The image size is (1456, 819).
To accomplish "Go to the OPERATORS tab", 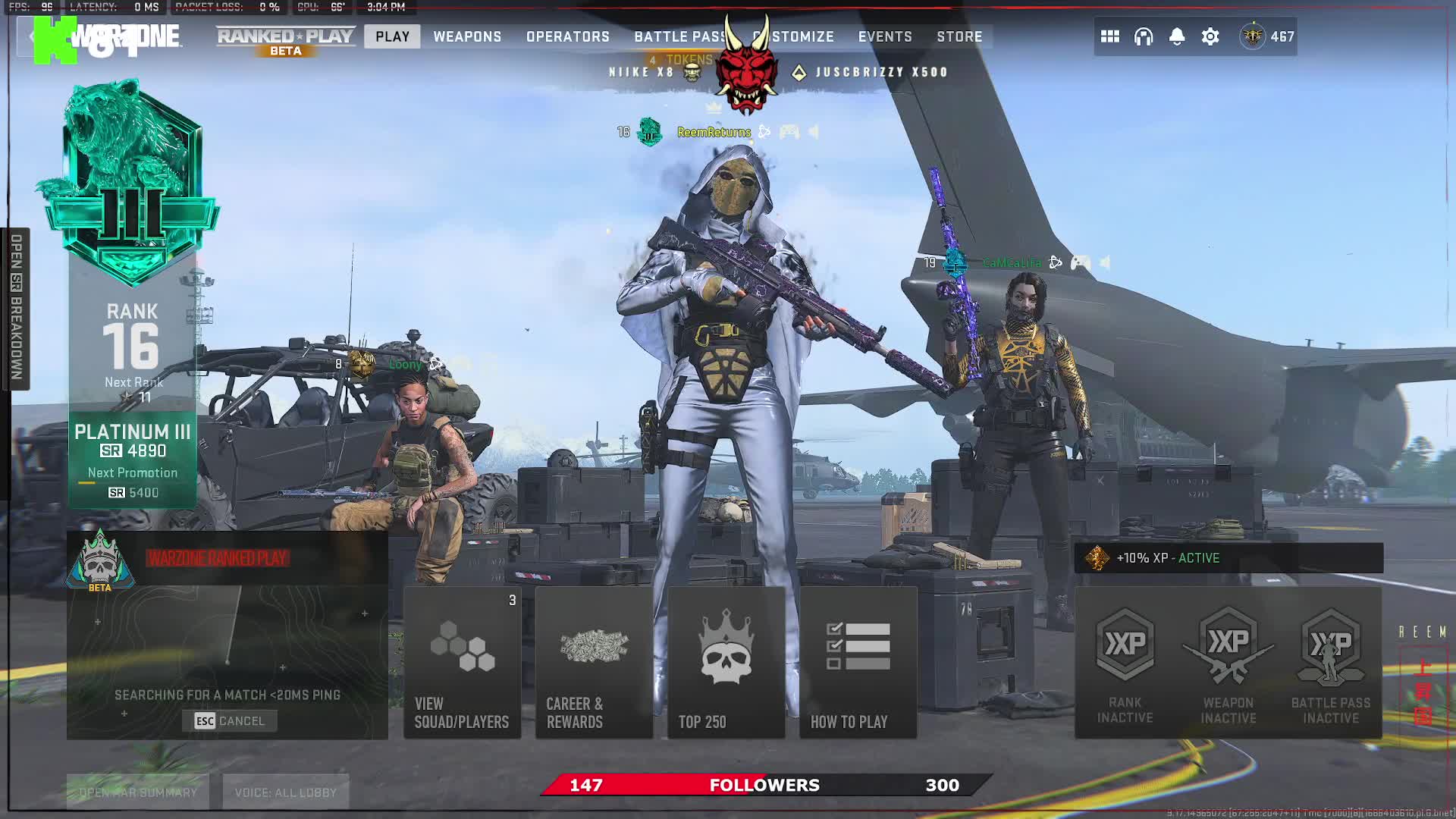I will (568, 36).
